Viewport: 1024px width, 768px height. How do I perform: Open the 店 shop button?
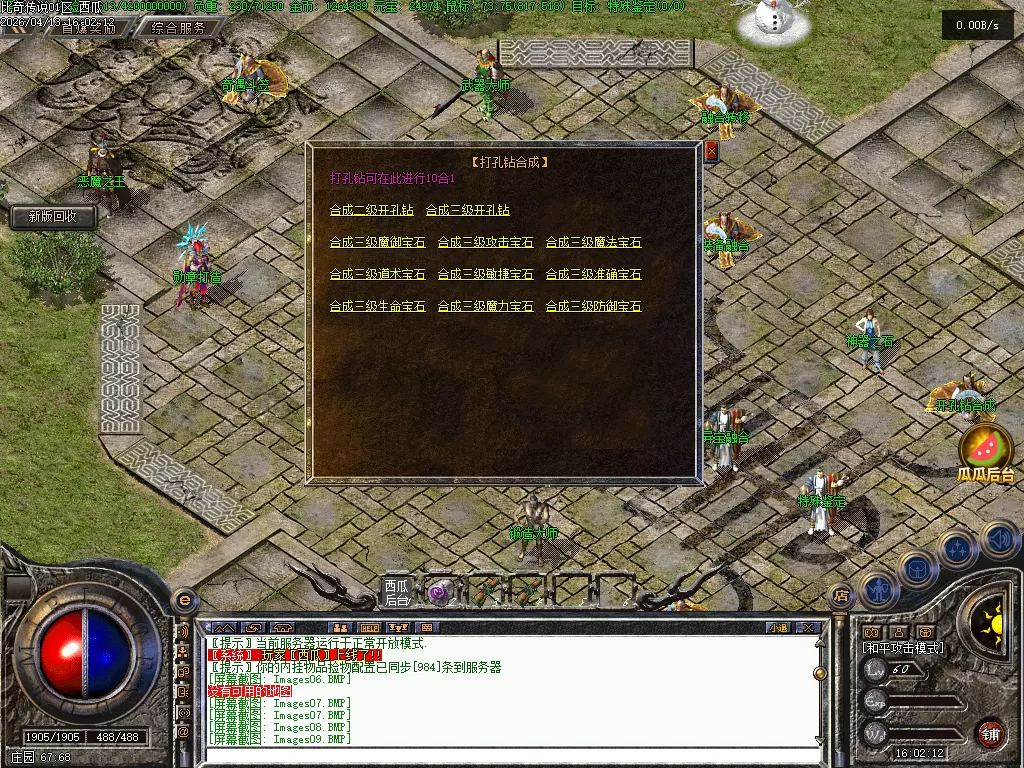(841, 595)
